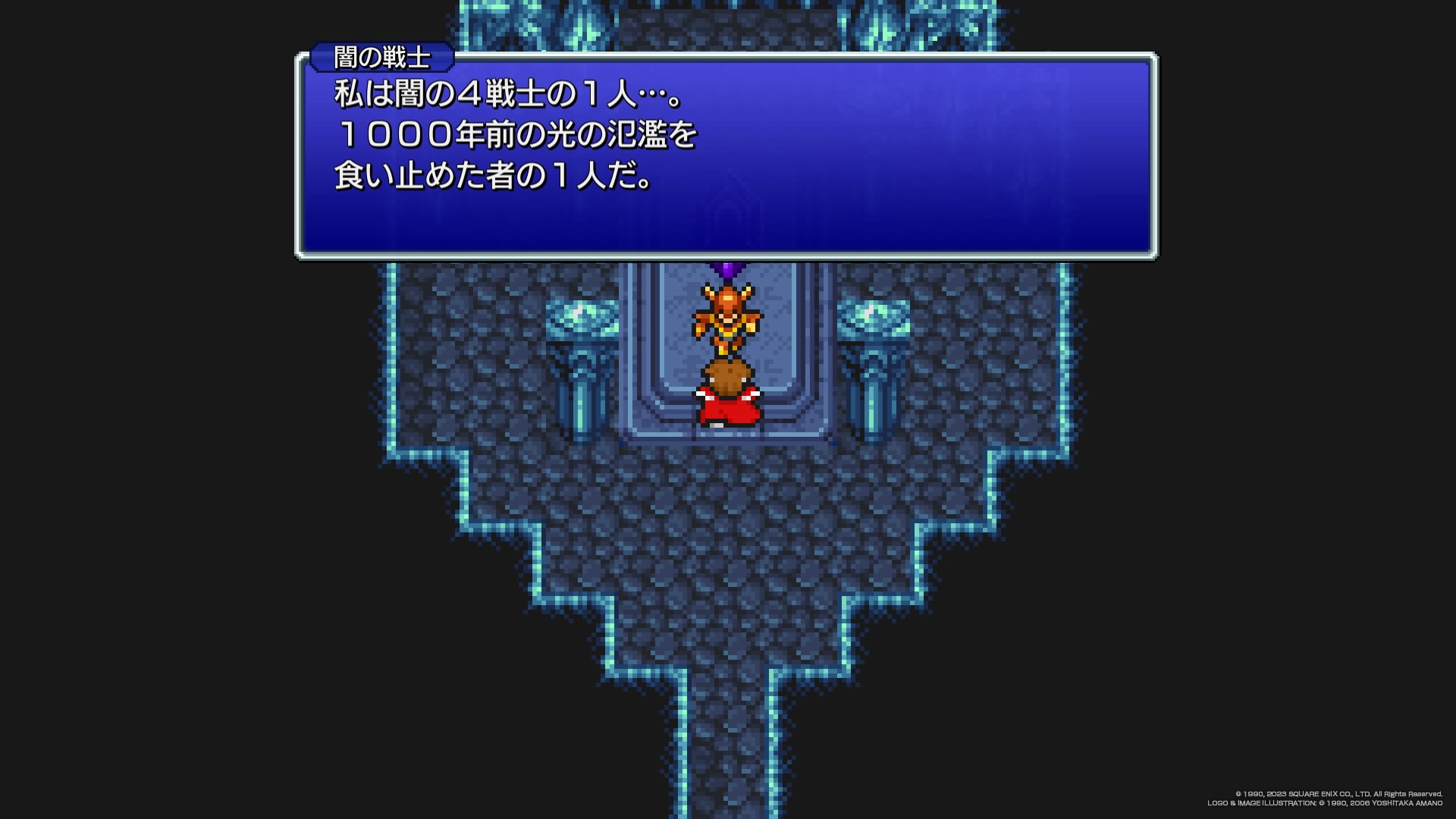
Task: Advance the 闇の戦士 dialogue box
Action: [x=726, y=155]
